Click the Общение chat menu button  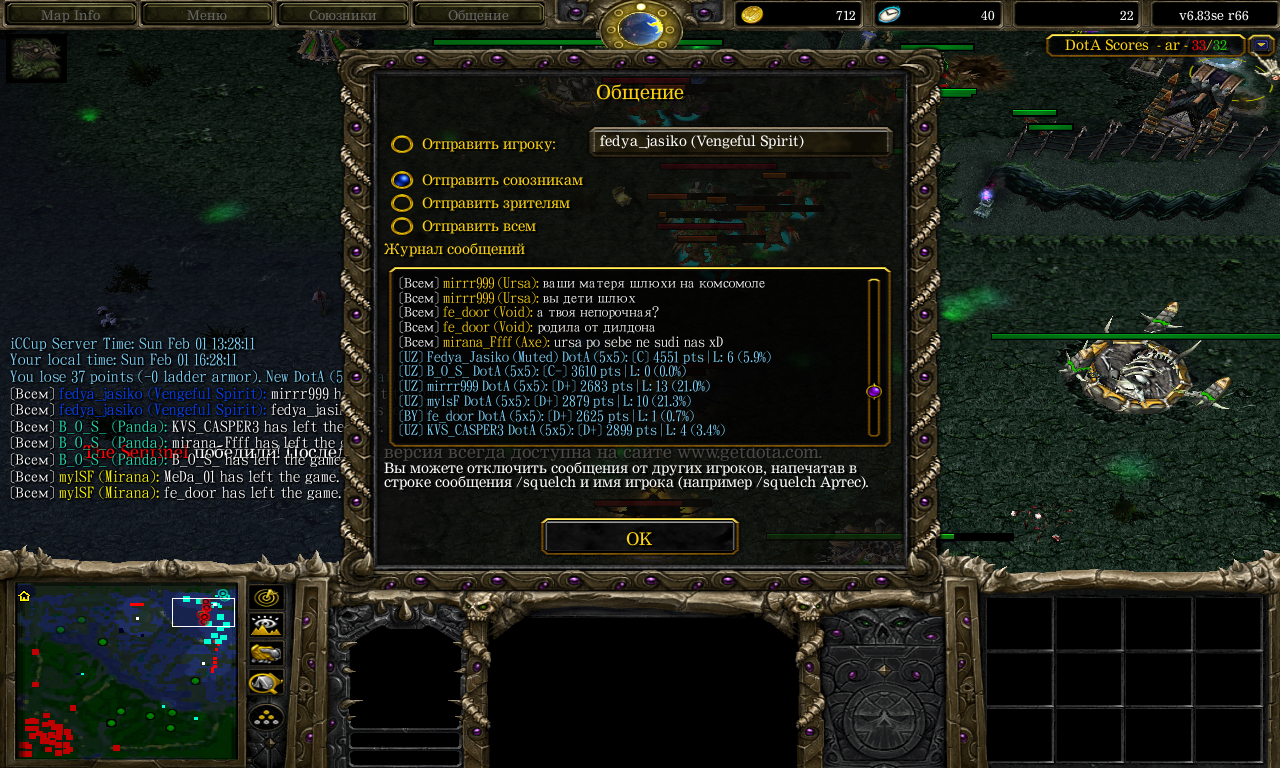click(478, 15)
